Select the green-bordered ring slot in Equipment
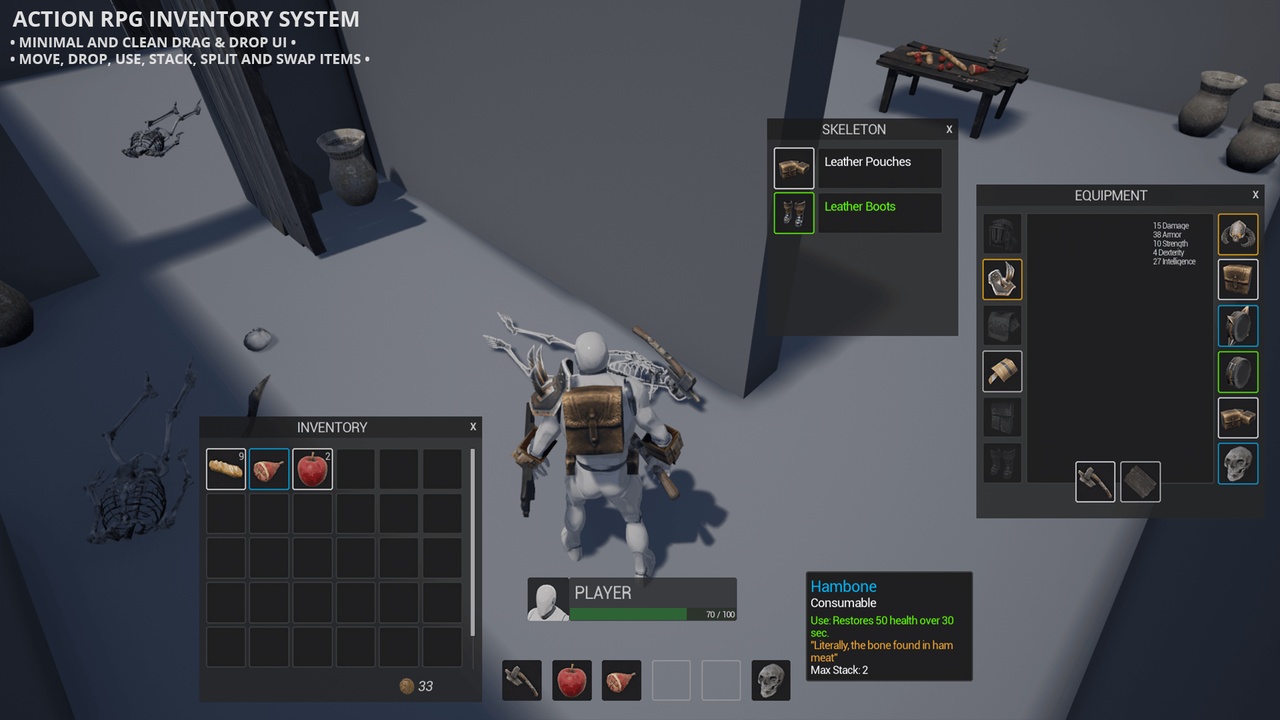 click(x=1238, y=372)
